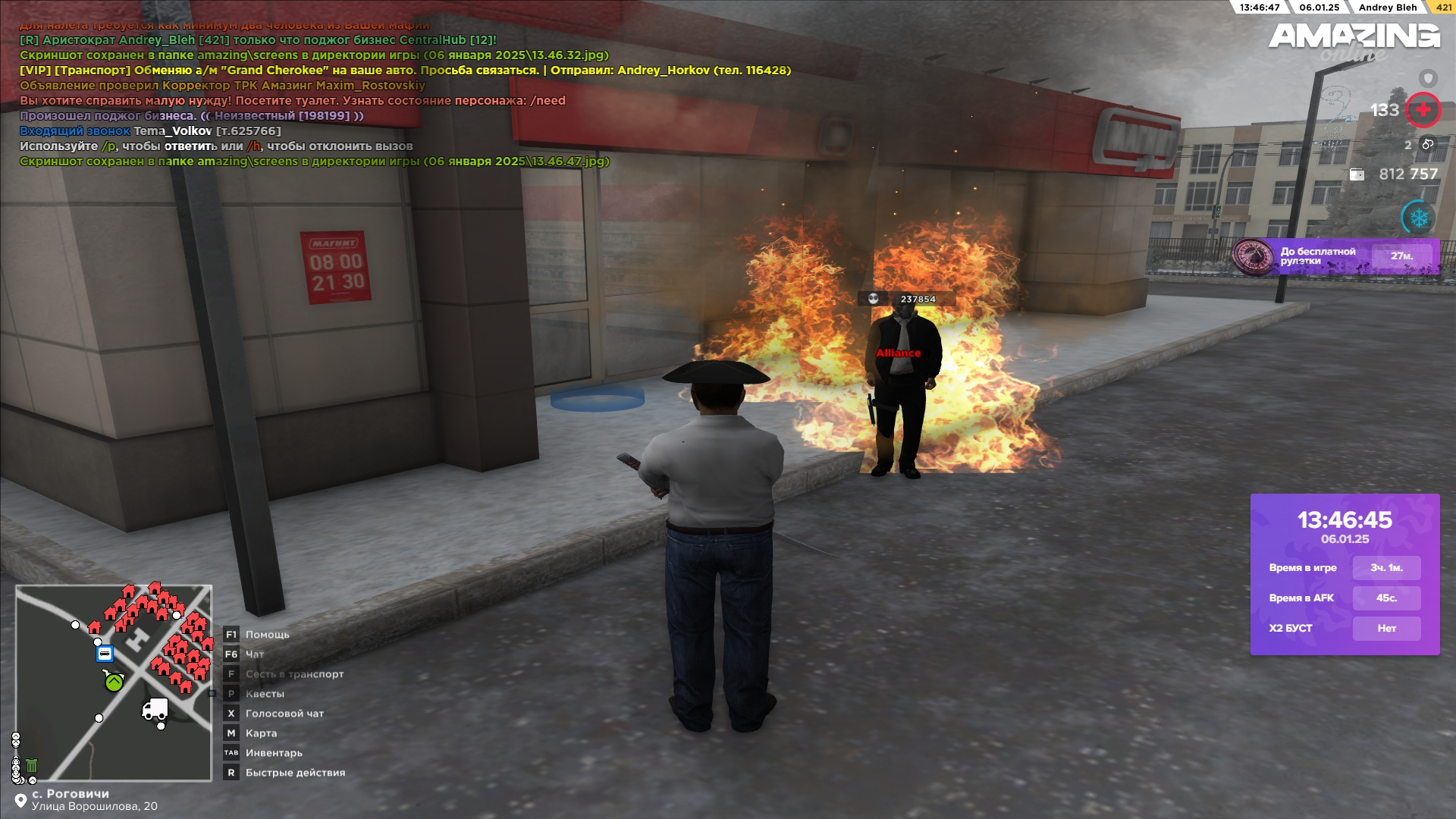Click the minimap
The height and width of the screenshot is (819, 1456).
pyautogui.click(x=114, y=682)
